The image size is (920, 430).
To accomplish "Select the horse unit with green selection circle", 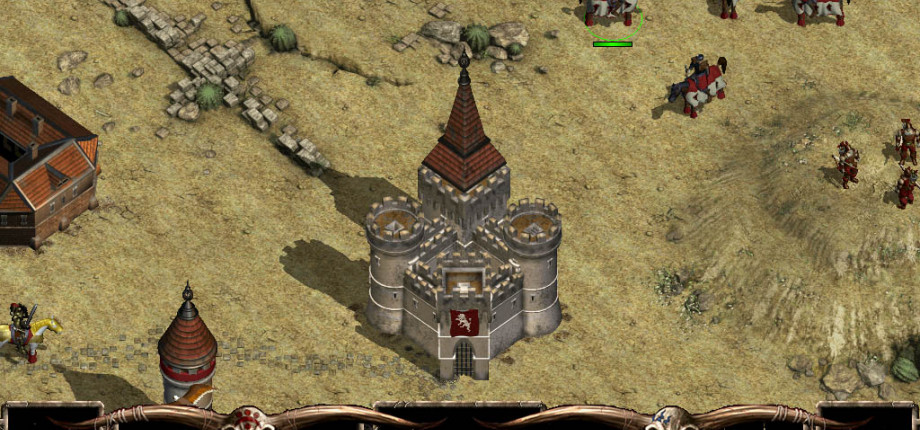I will tap(612, 12).
